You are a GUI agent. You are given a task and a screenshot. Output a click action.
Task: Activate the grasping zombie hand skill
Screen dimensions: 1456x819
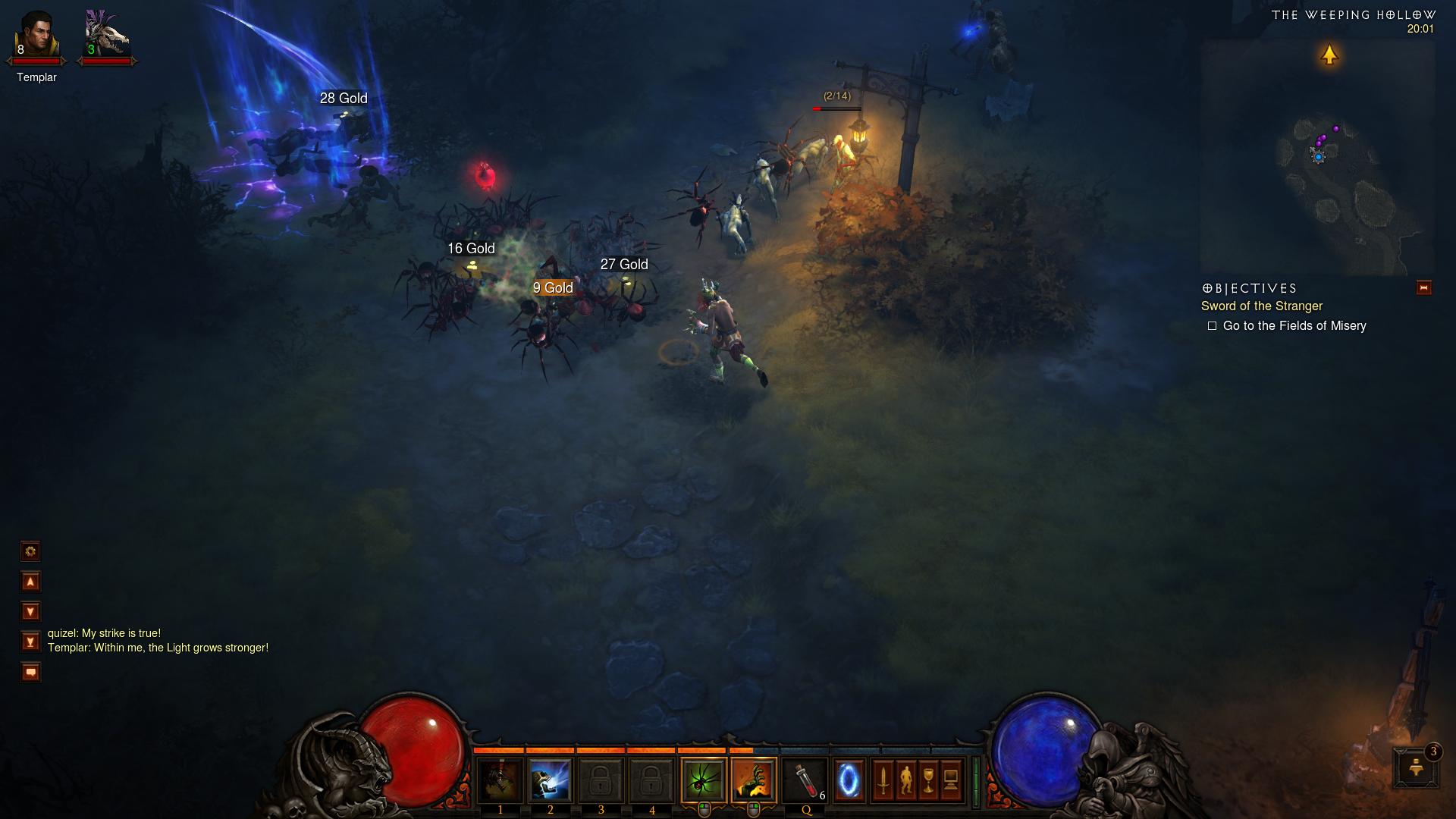(754, 780)
